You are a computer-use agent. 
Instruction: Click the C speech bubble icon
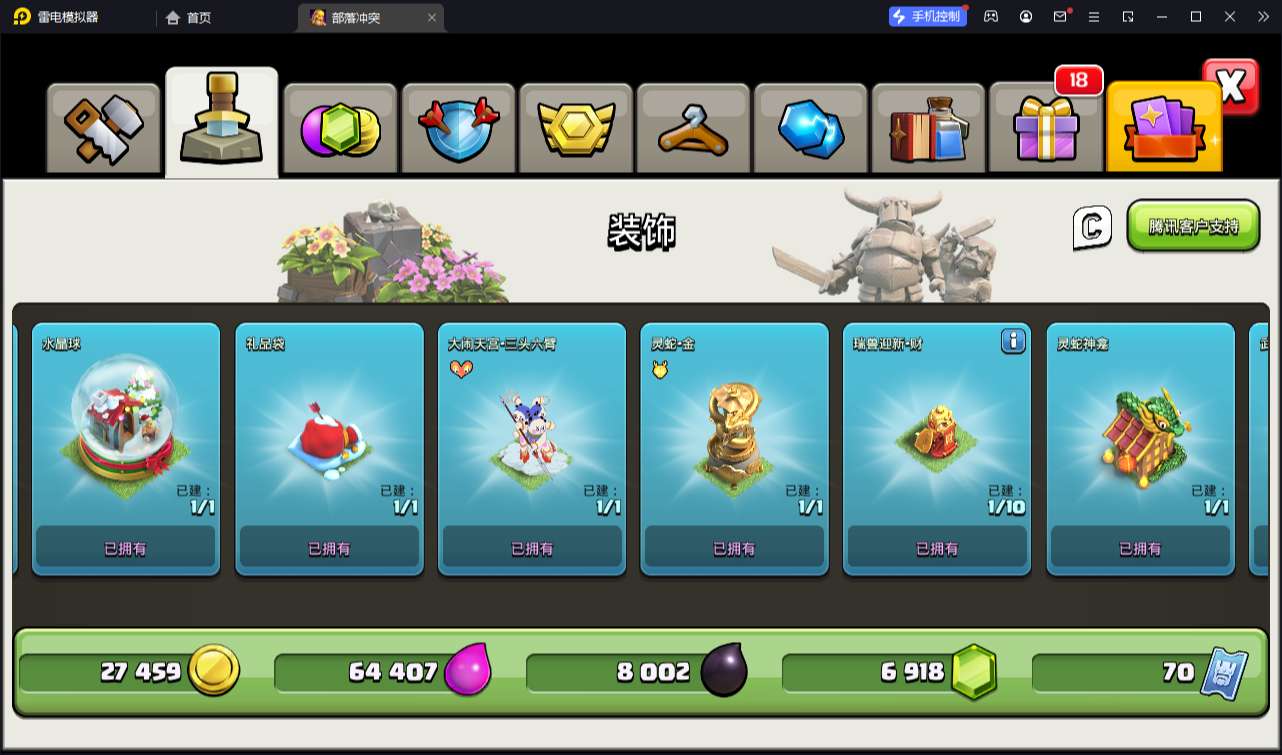tap(1092, 228)
